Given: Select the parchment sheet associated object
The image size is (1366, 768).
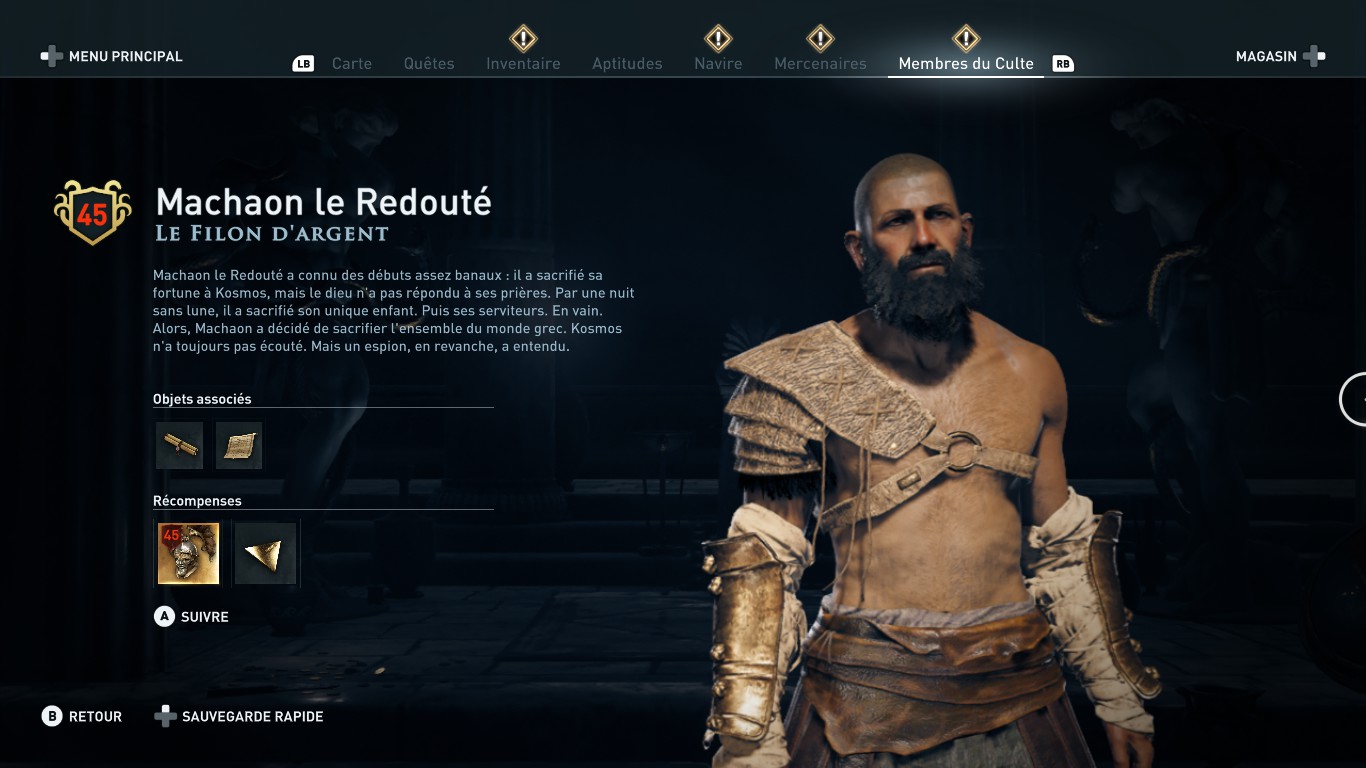Looking at the screenshot, I should [239, 445].
